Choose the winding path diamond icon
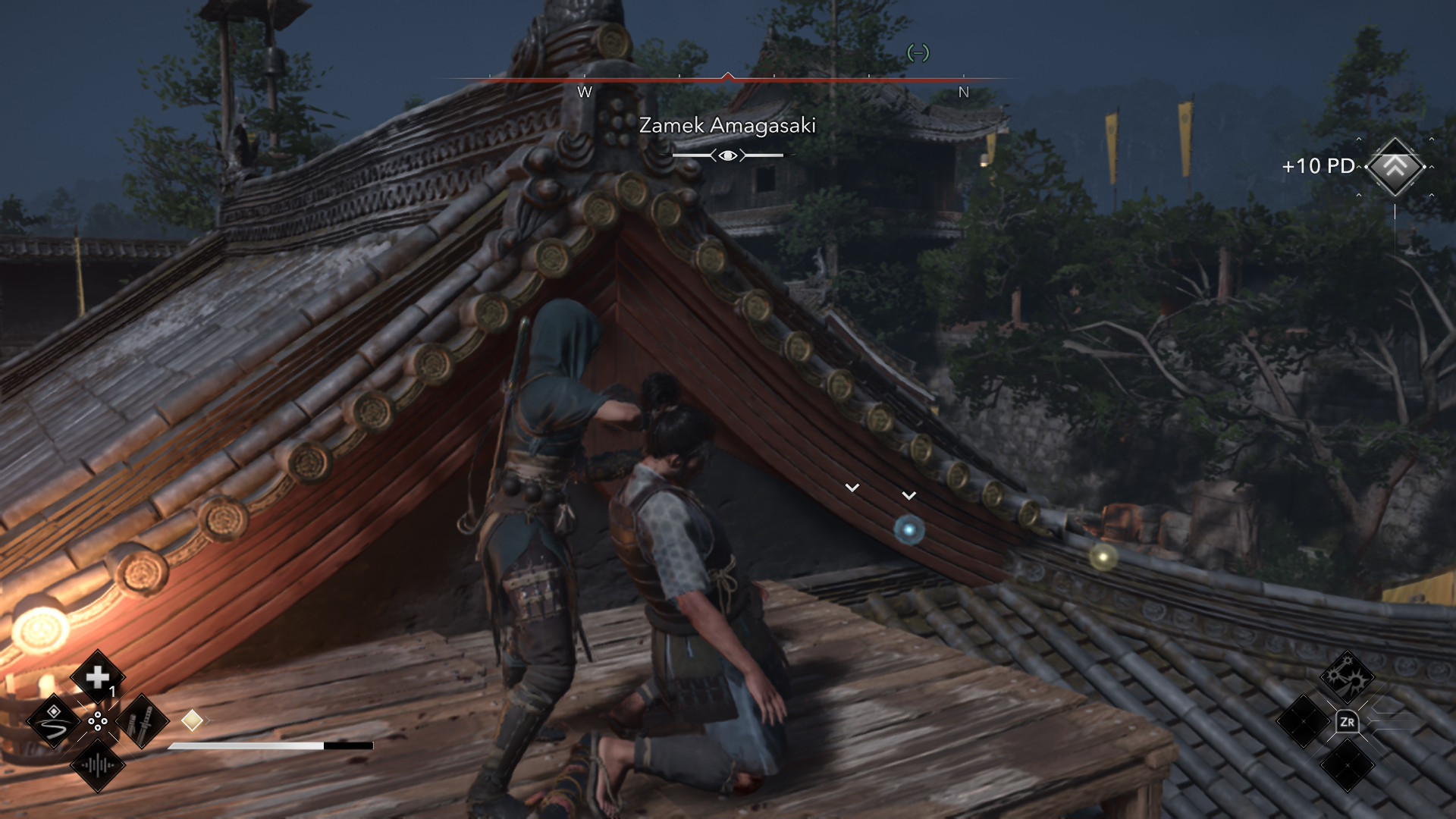Screen dimensions: 1456x819 pyautogui.click(x=54, y=721)
